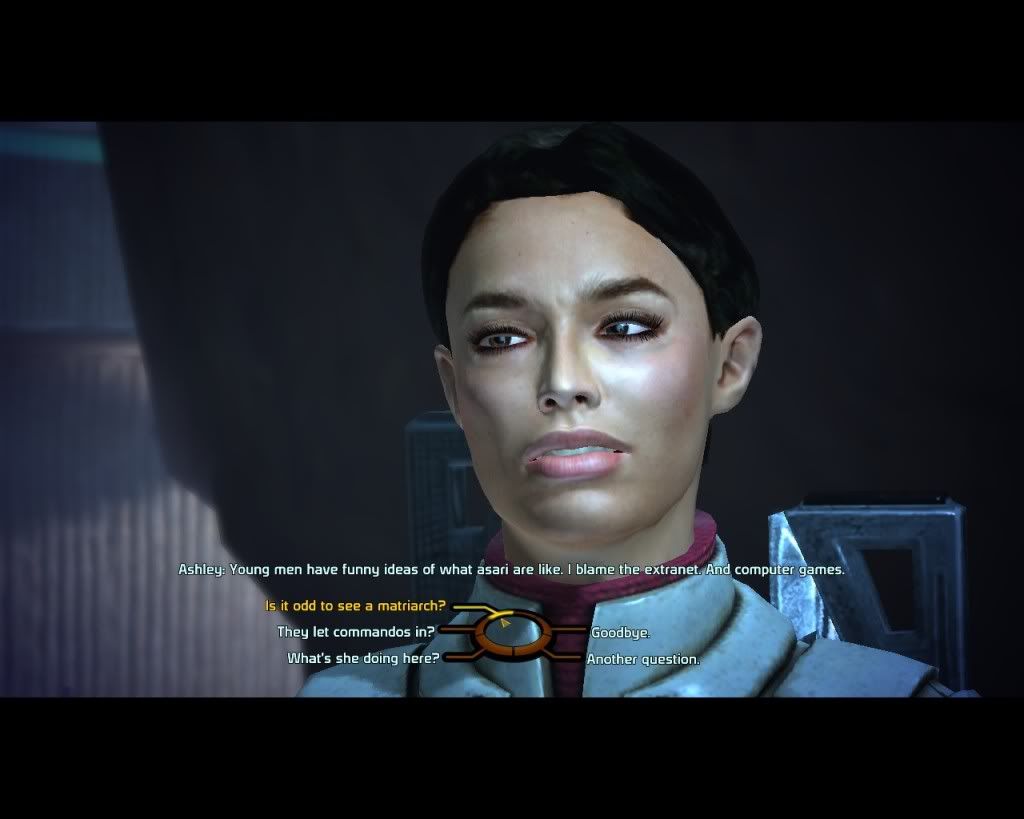Screen dimensions: 1024x819
Task: Choose "Is it odd to see a matriarch?"
Action: click(x=355, y=606)
